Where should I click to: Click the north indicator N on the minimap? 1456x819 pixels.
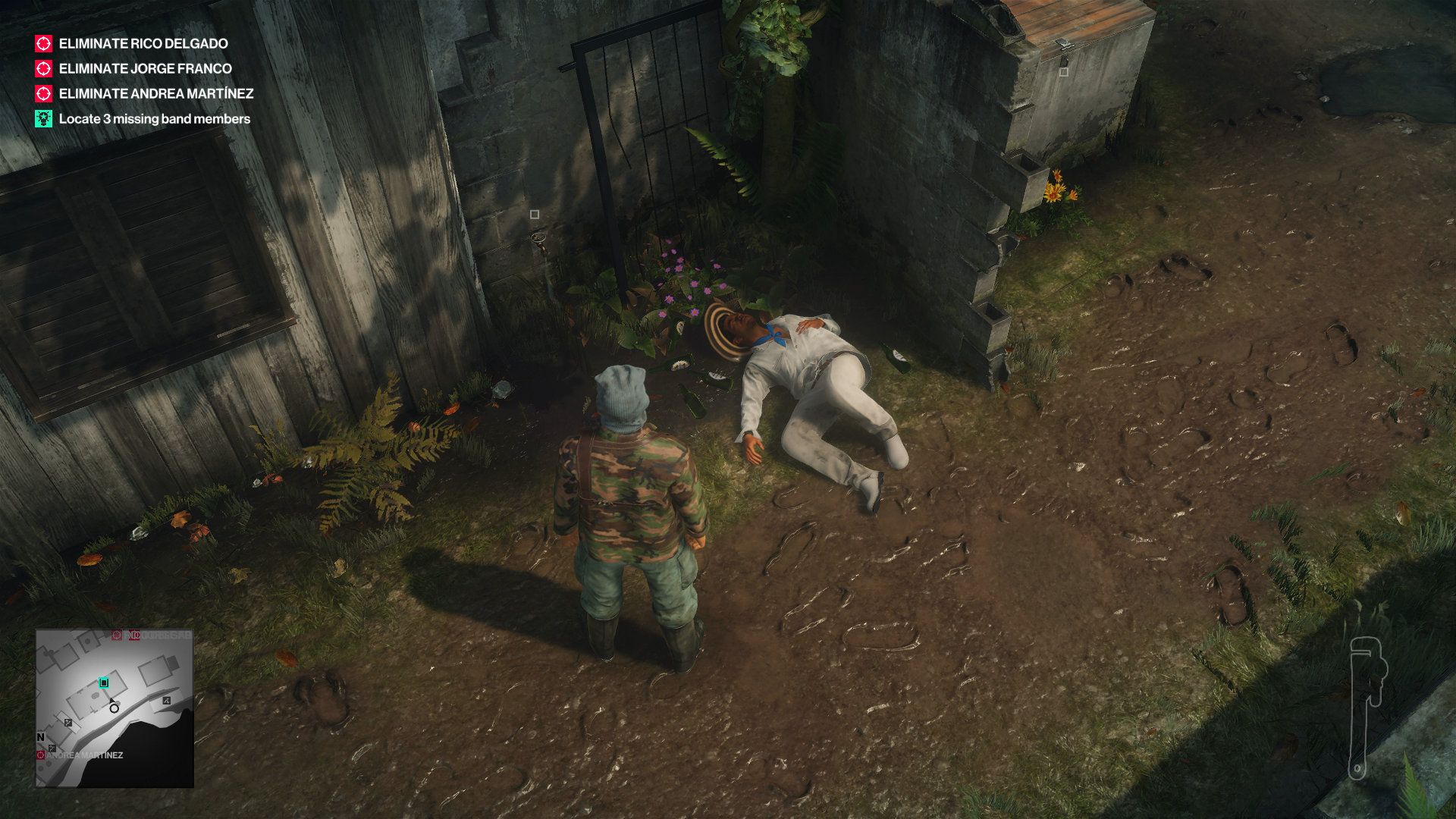[40, 738]
